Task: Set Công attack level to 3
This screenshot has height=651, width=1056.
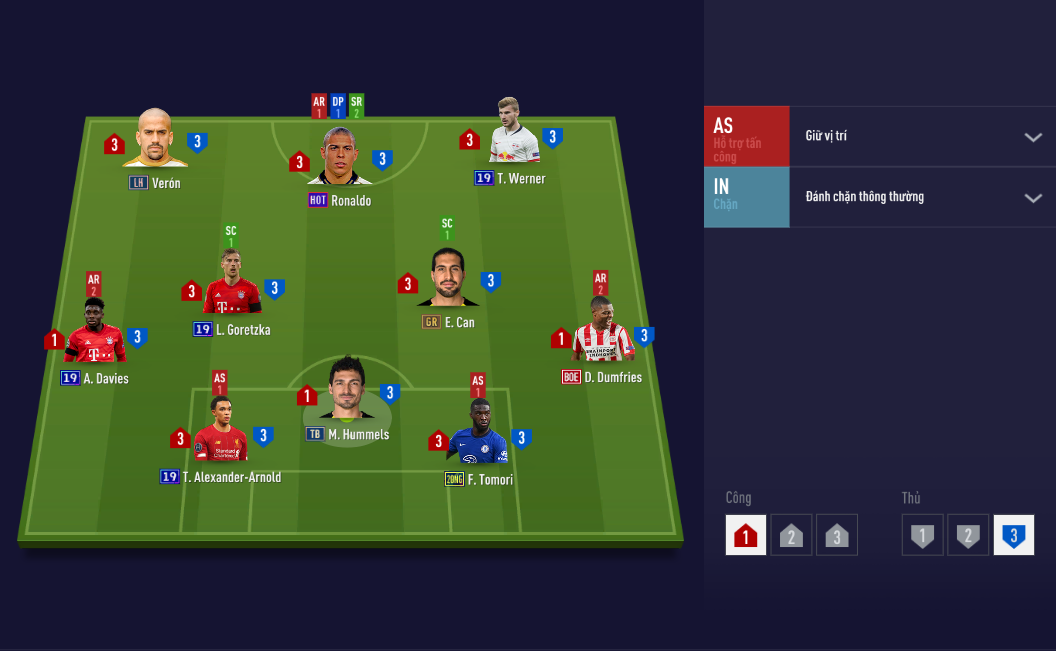Action: 837,536
